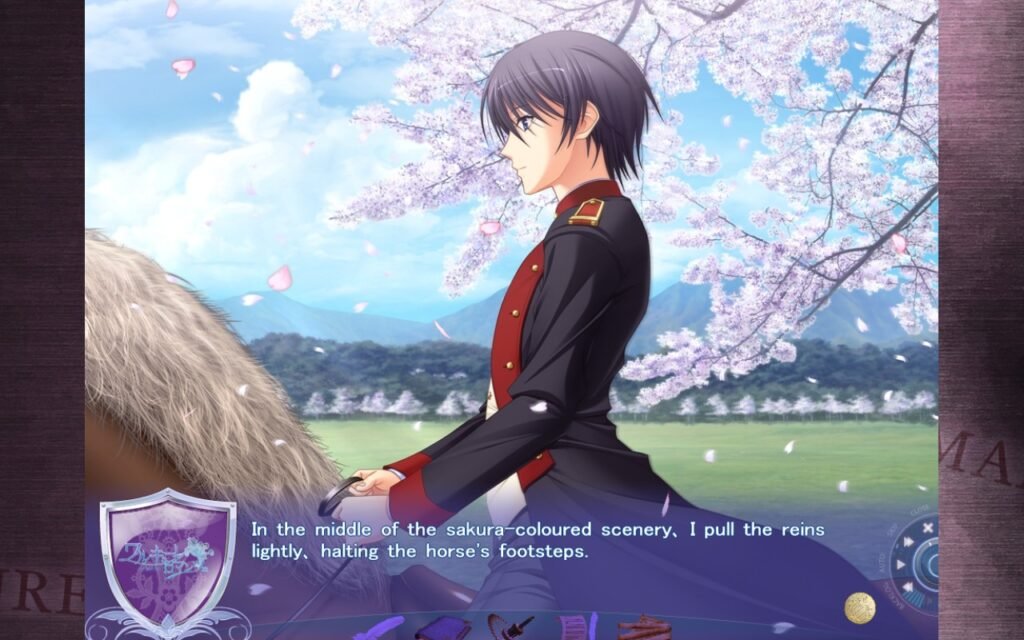The height and width of the screenshot is (640, 1024).
Task: Activate Skip fast-forward button
Action: point(907,542)
